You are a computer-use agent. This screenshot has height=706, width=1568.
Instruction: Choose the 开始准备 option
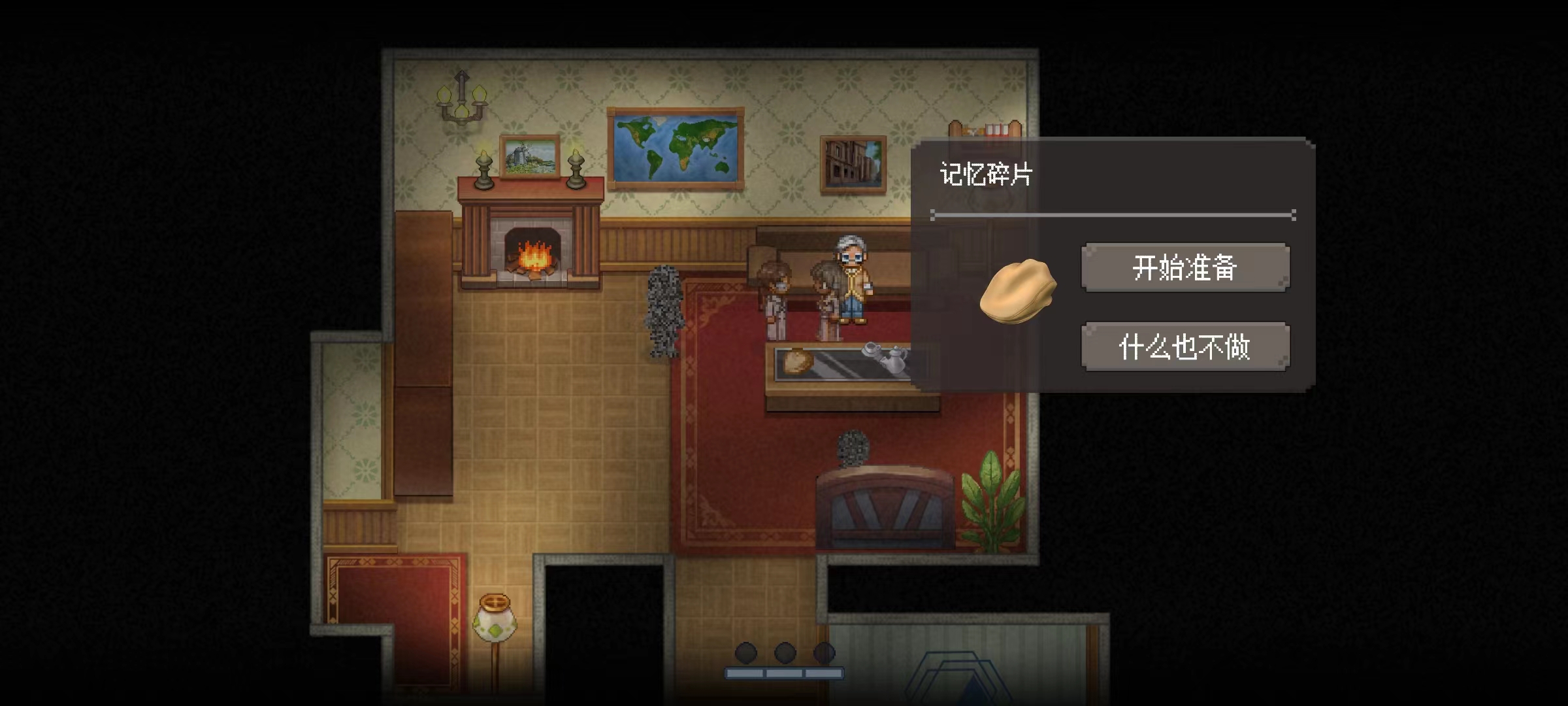point(1184,267)
